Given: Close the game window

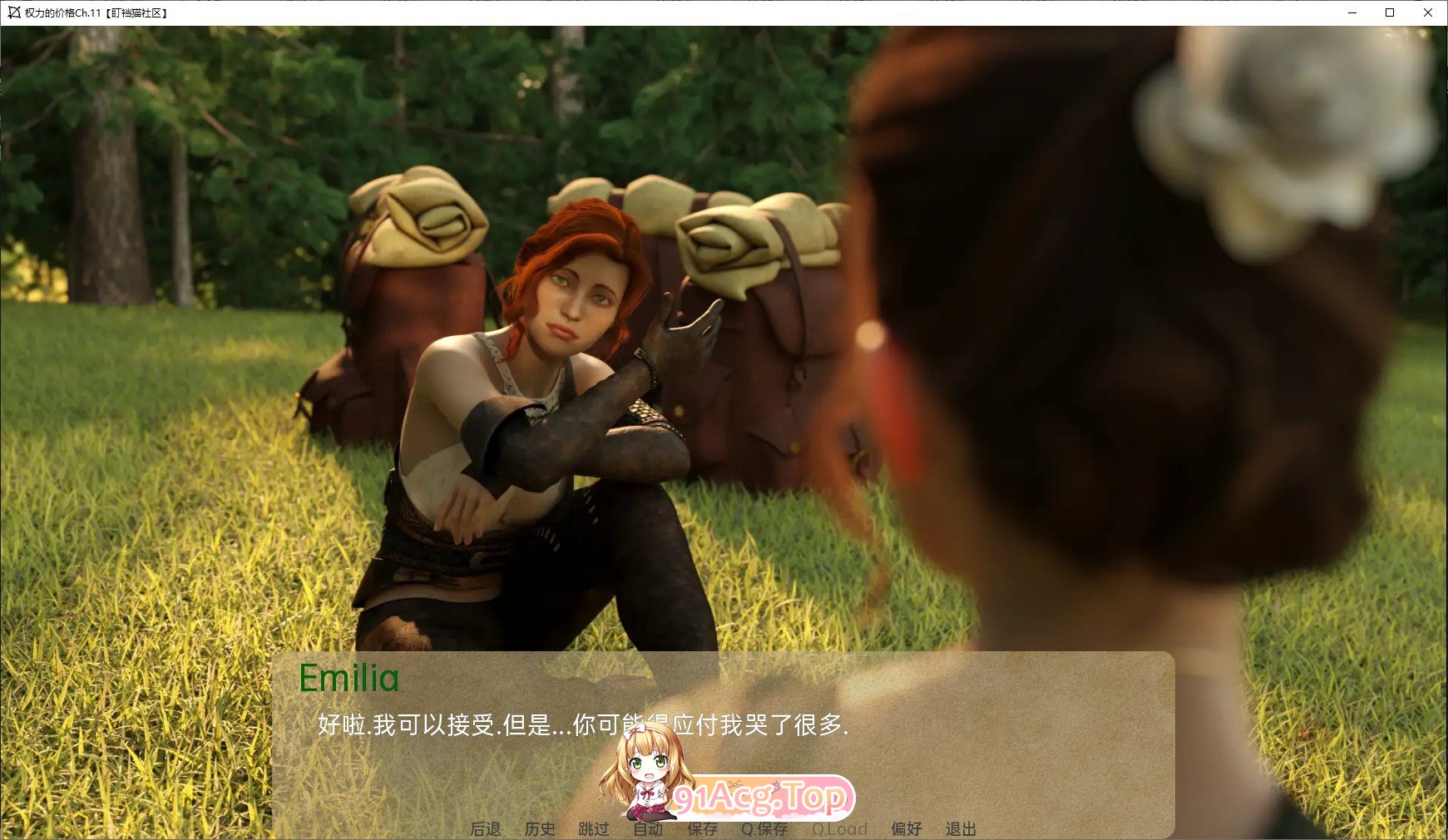Looking at the screenshot, I should (x=1428, y=12).
